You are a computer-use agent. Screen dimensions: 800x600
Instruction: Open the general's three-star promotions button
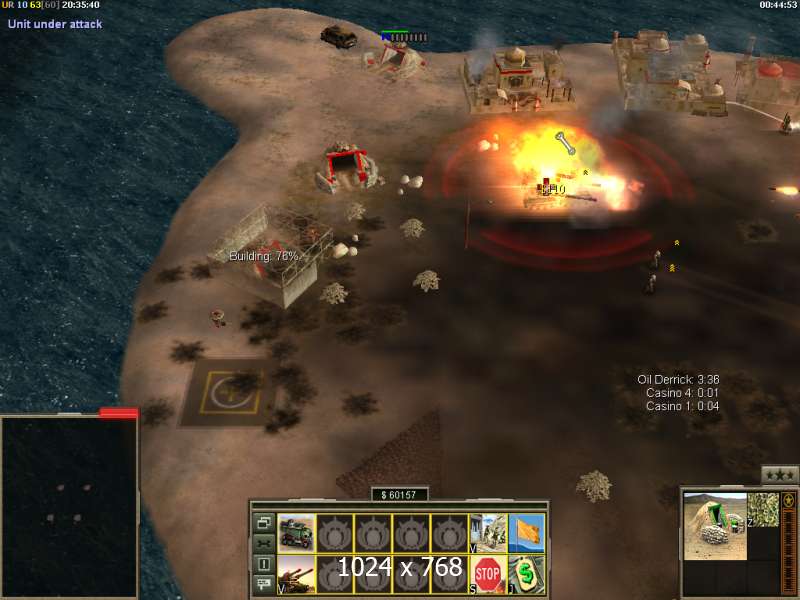(779, 474)
